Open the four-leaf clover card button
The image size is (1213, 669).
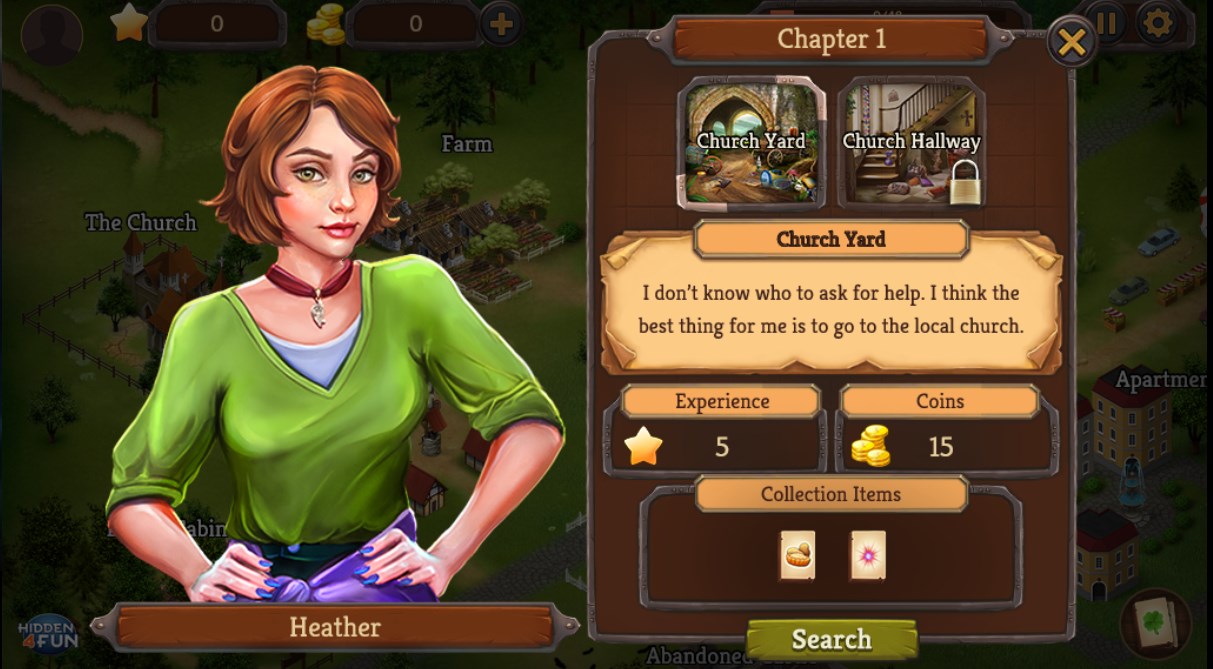tap(1156, 621)
